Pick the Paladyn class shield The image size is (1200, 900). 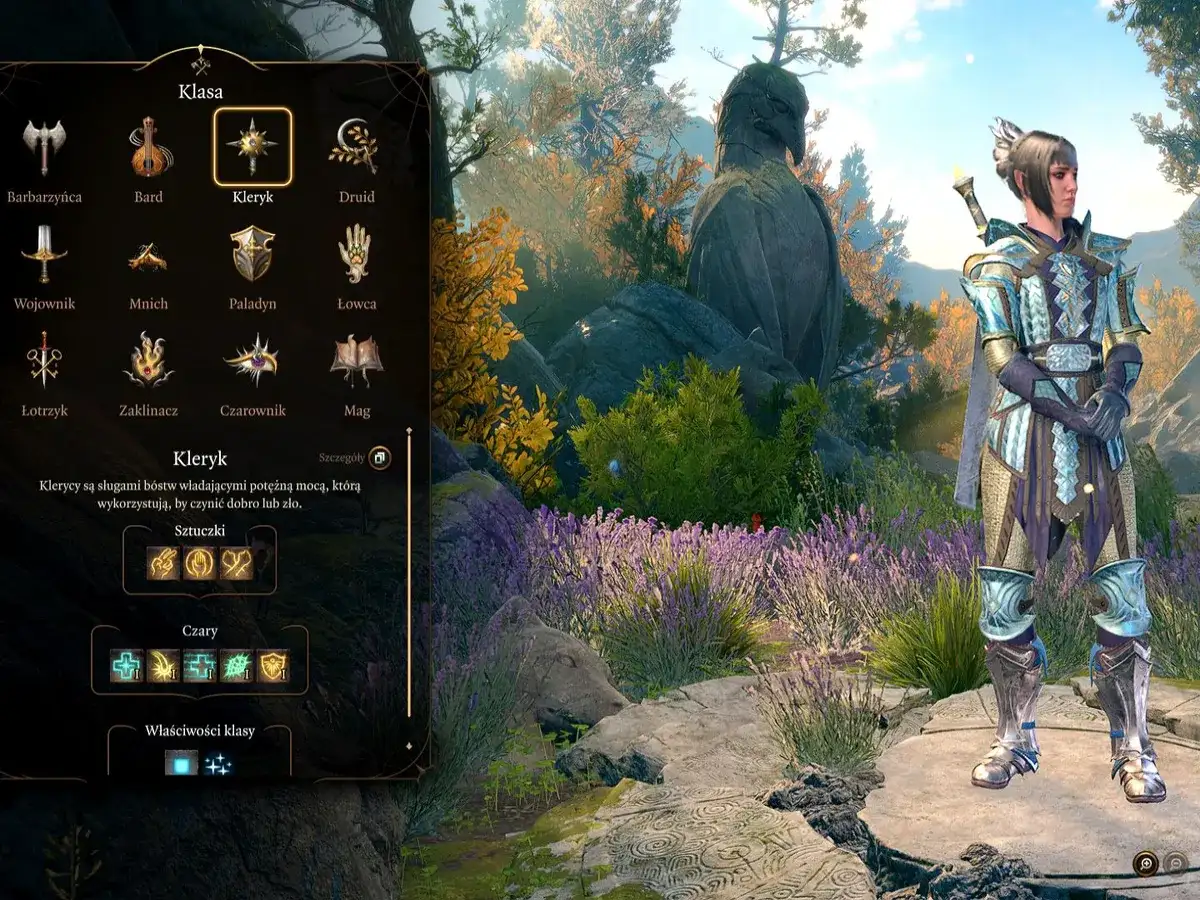pos(252,253)
